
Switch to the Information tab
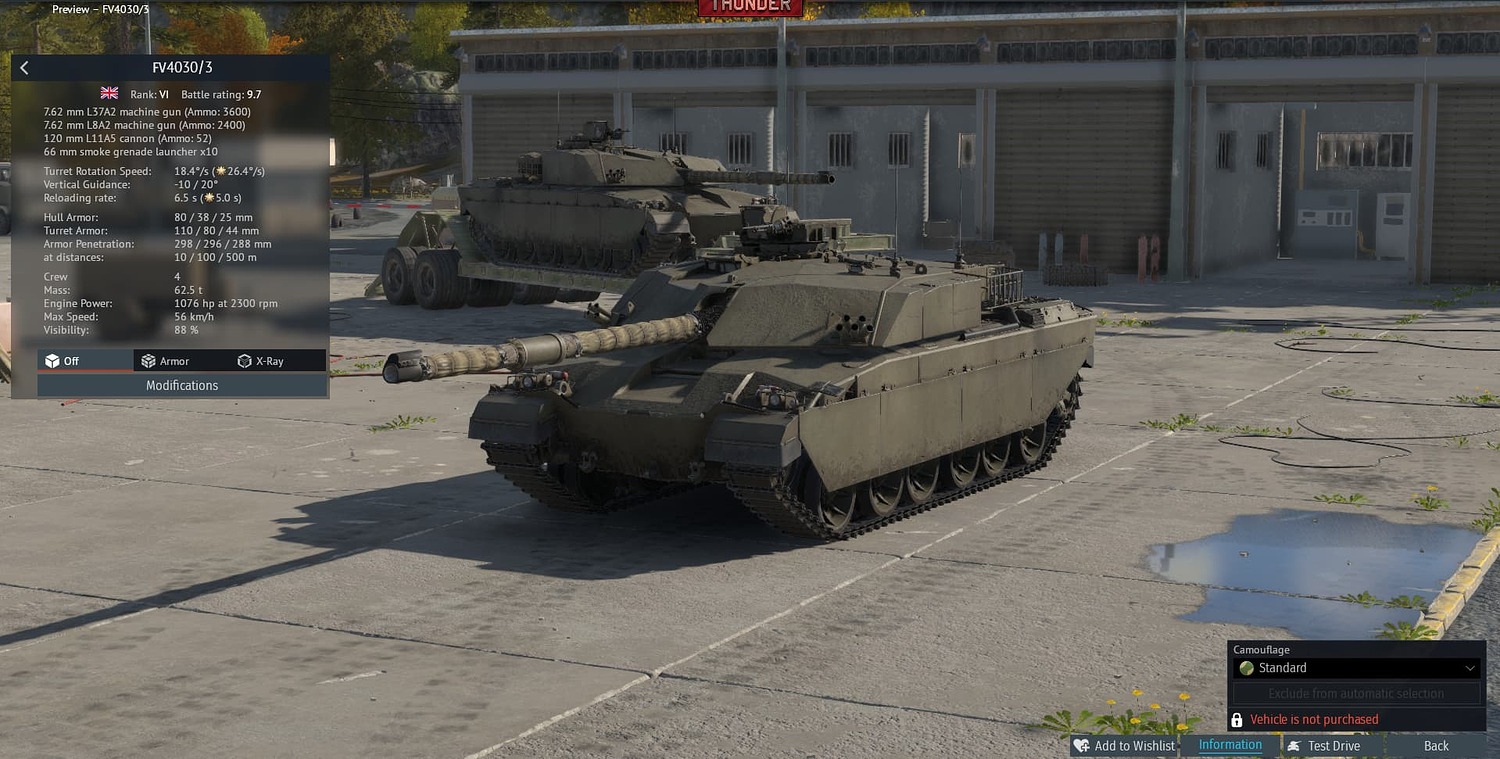[x=1230, y=744]
